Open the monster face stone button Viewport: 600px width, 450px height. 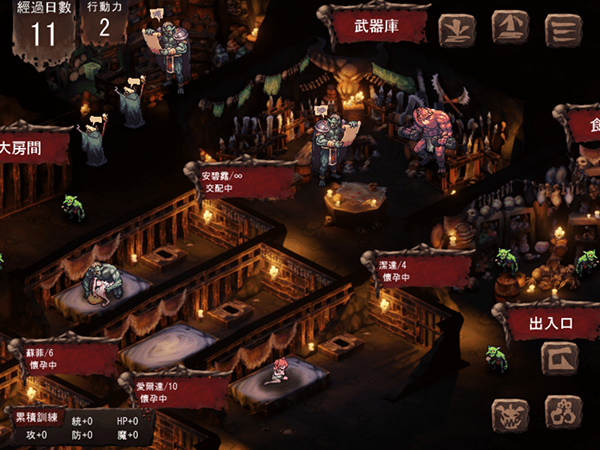click(511, 413)
